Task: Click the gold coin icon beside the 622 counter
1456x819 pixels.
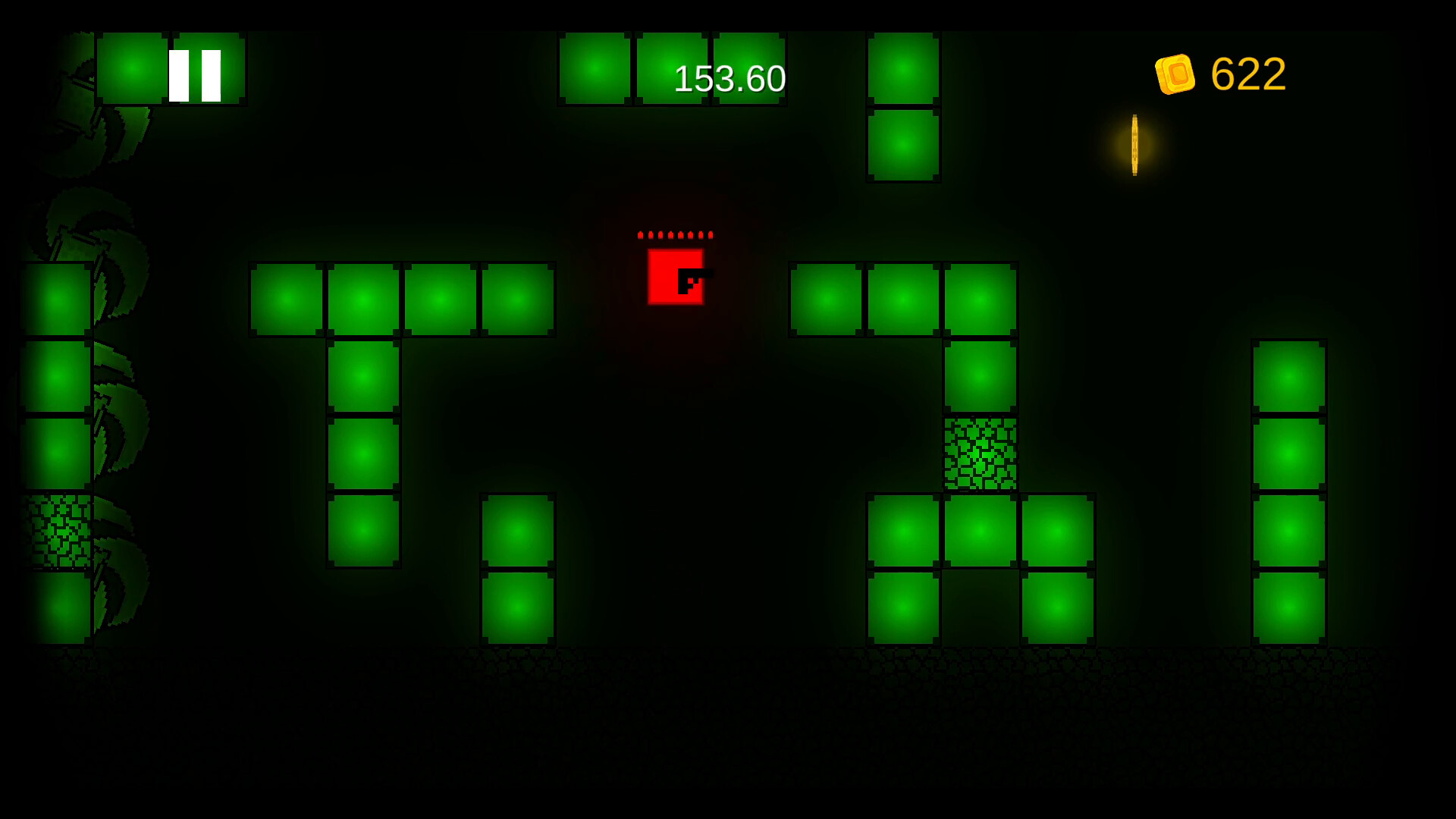Action: [1176, 73]
